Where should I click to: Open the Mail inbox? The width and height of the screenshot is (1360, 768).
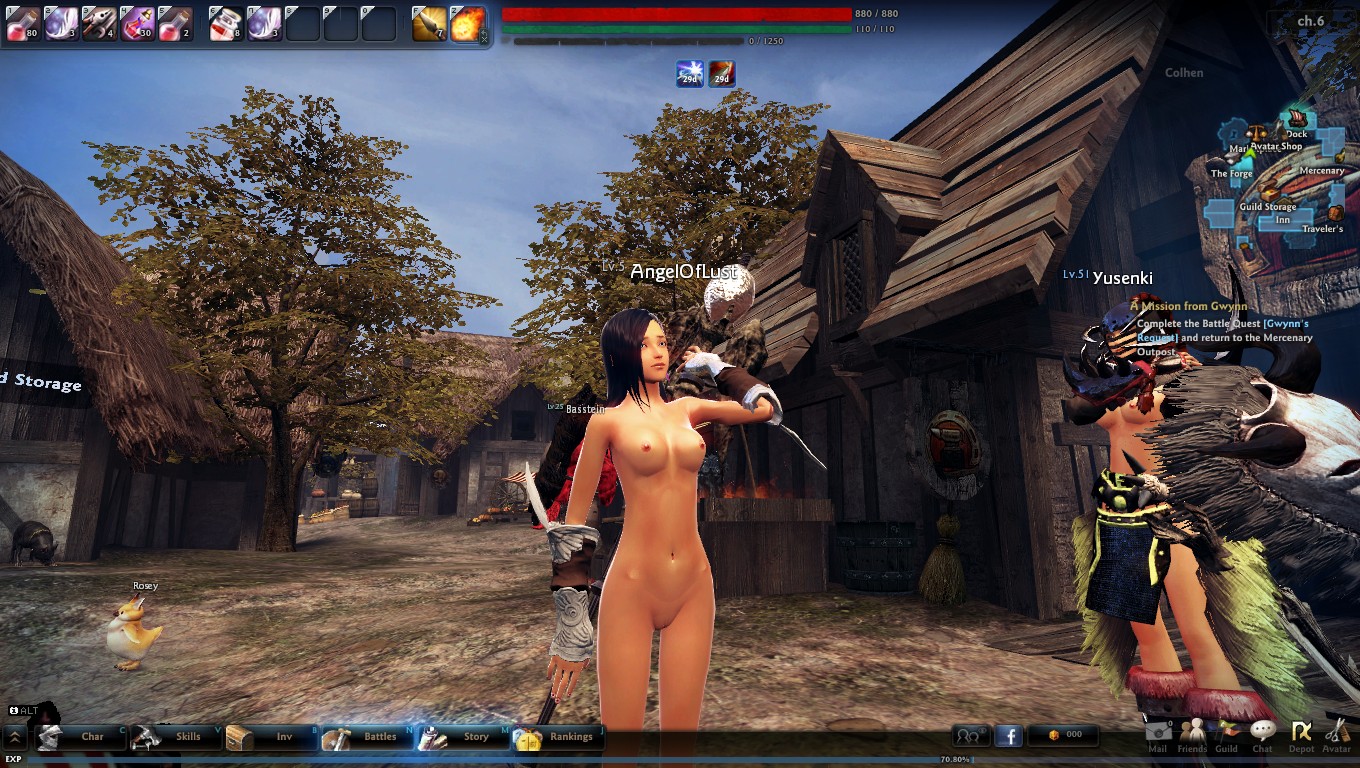[1158, 734]
